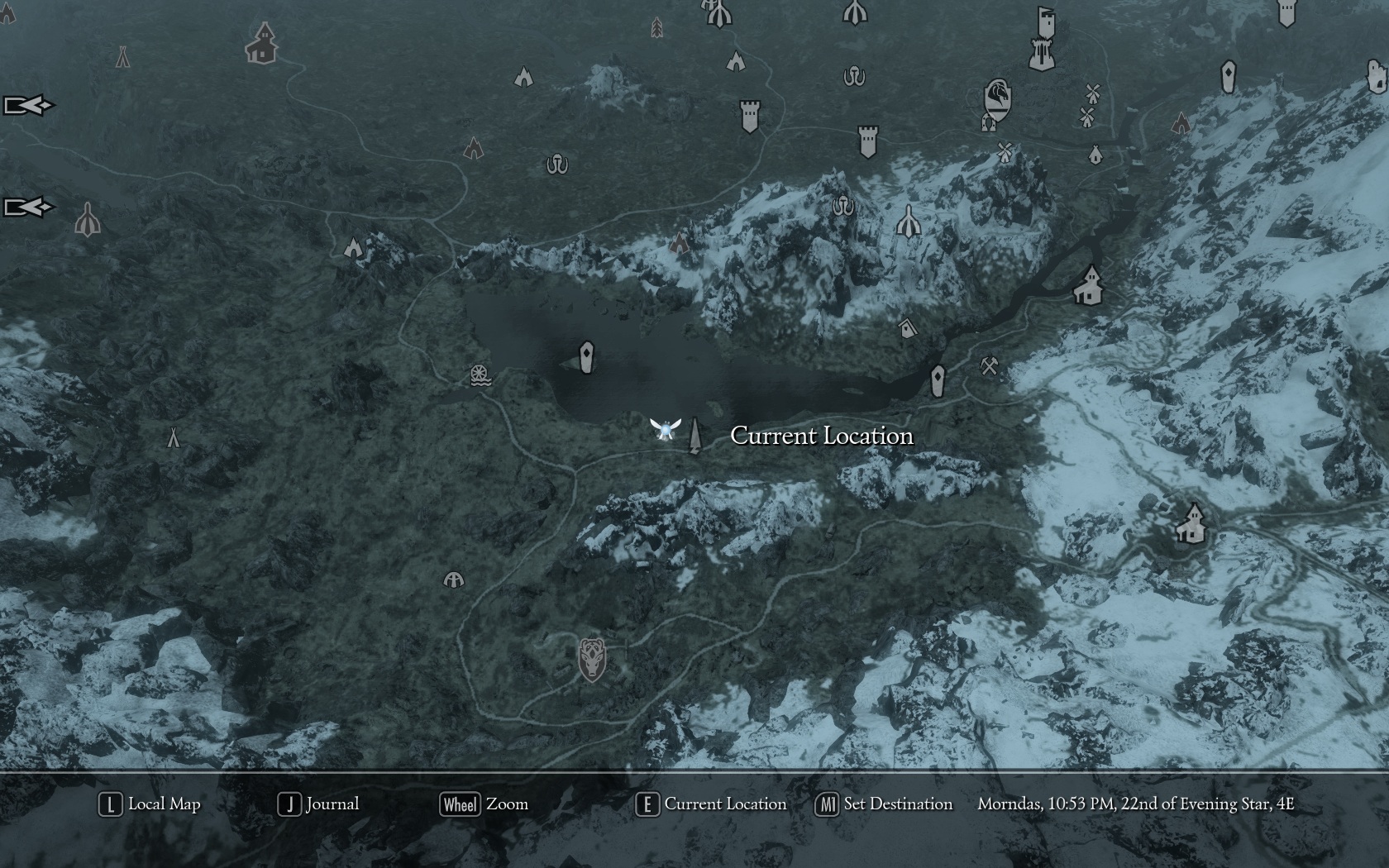Image resolution: width=1389 pixels, height=868 pixels.
Task: Click the obelisk marker beside Current Location
Action: (x=694, y=435)
